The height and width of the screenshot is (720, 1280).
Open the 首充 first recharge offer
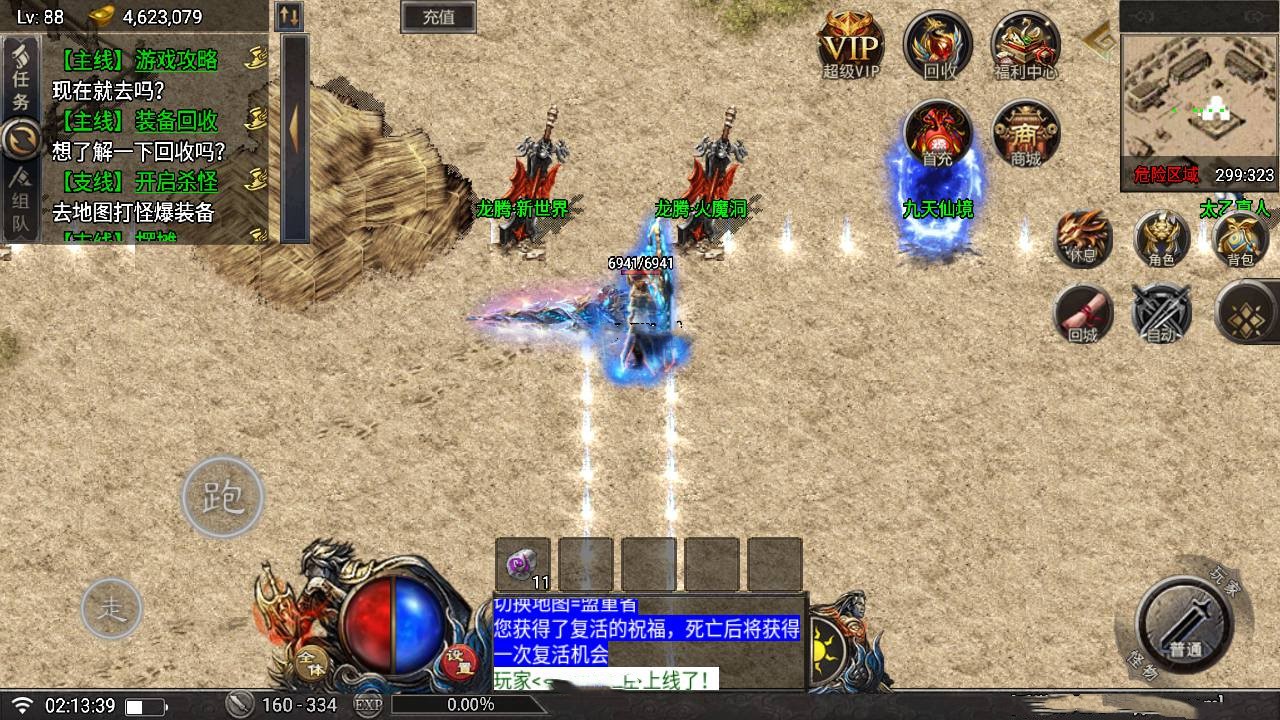937,135
